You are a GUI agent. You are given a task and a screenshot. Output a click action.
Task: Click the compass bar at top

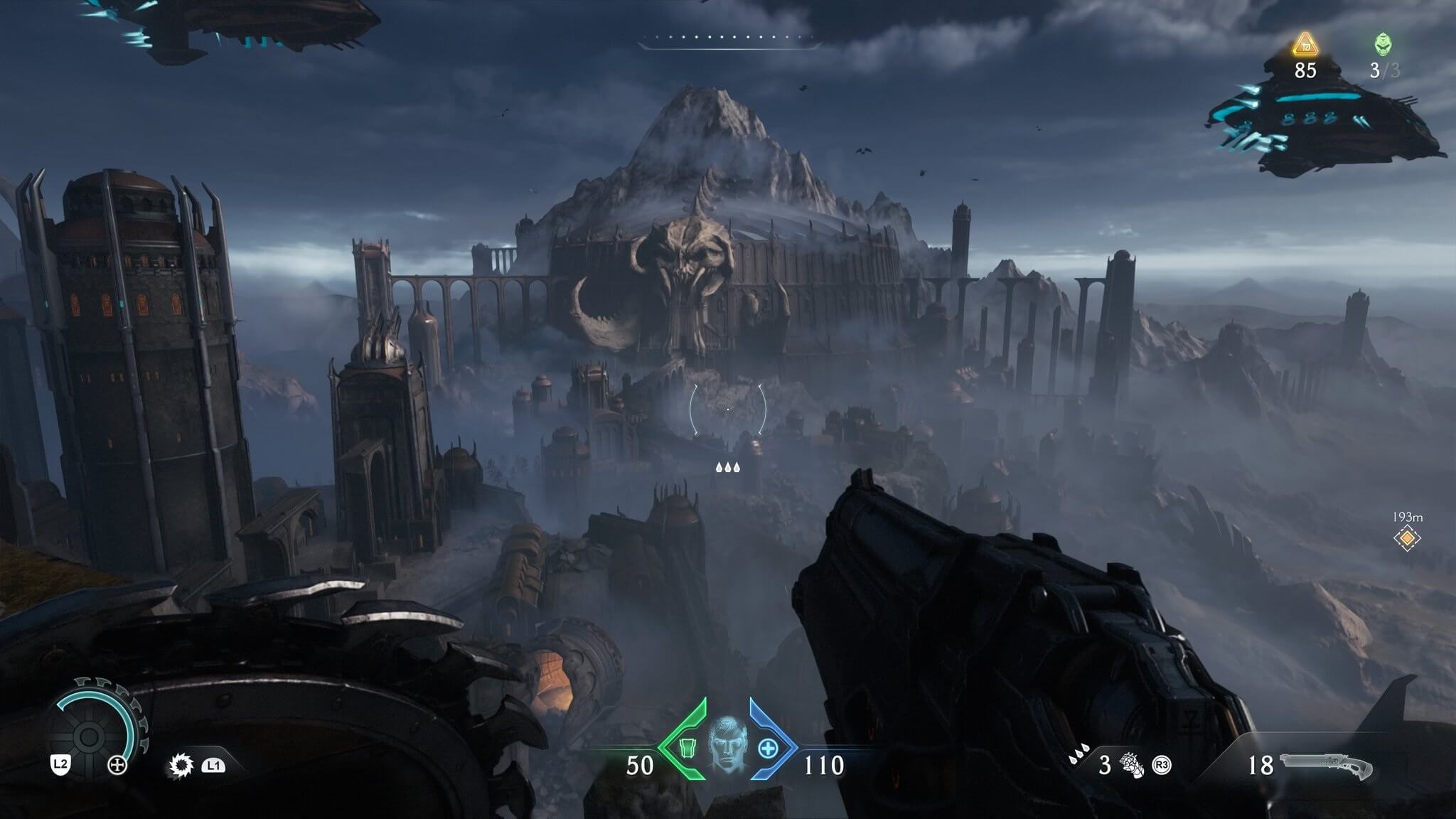(728, 41)
